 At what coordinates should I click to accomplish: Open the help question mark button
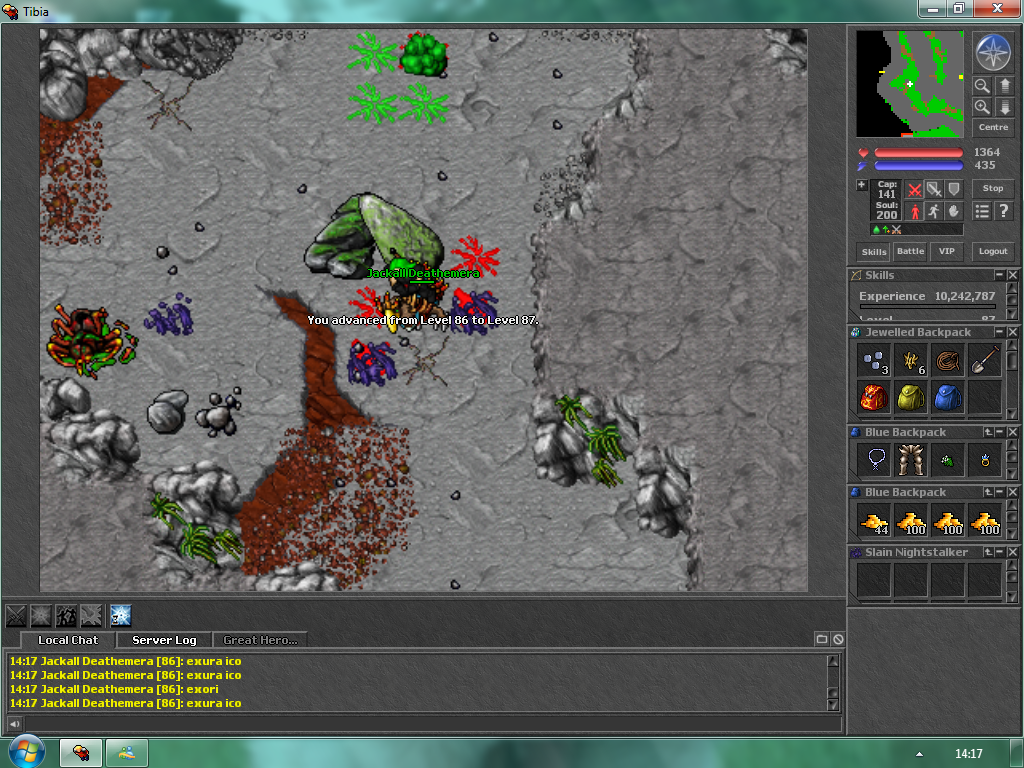[x=1003, y=211]
